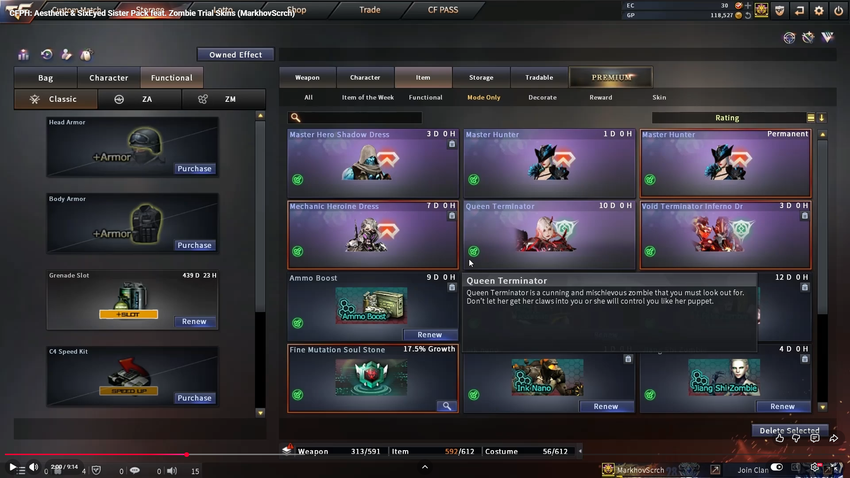Open the Owned Effect panel
Image resolution: width=850 pixels, height=478 pixels.
[235, 55]
